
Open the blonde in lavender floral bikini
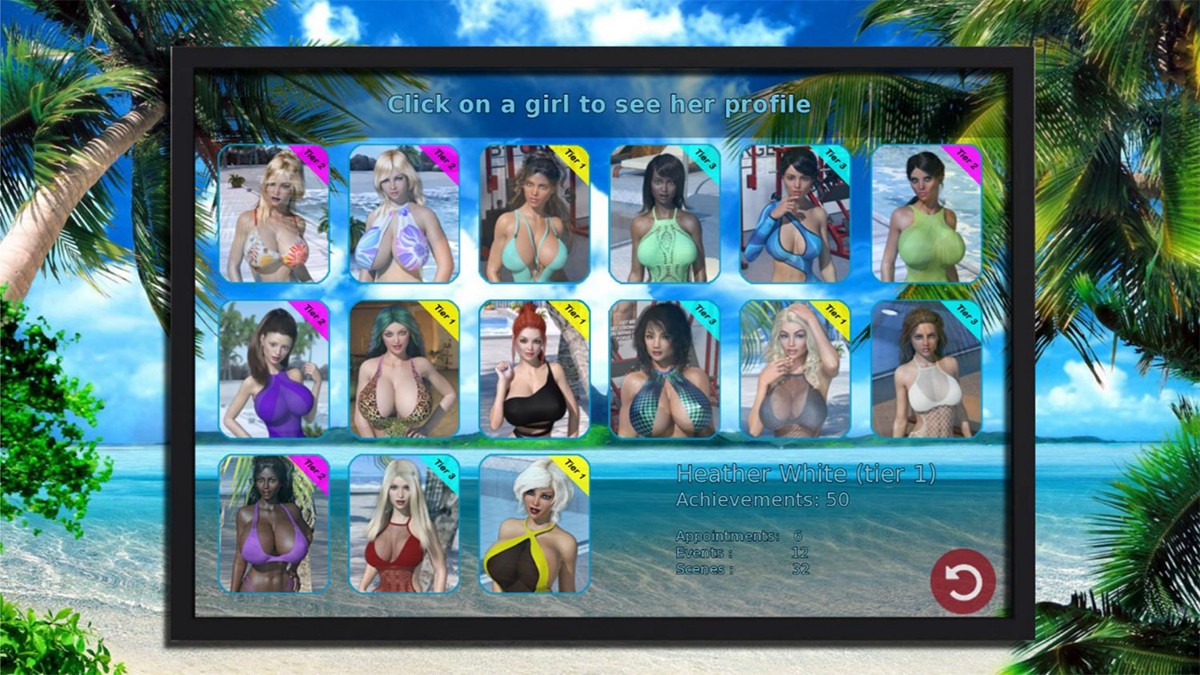click(x=404, y=214)
